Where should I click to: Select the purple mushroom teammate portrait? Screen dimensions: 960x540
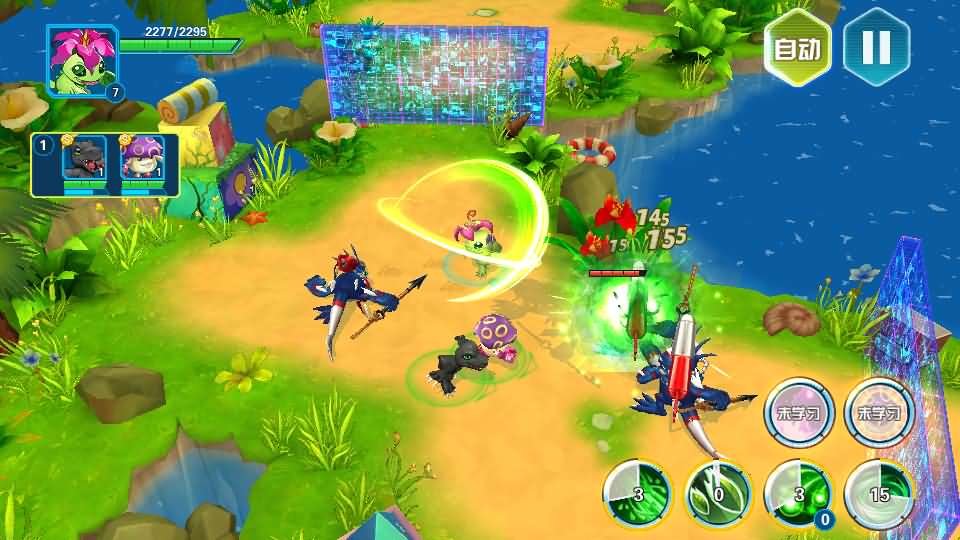(141, 160)
